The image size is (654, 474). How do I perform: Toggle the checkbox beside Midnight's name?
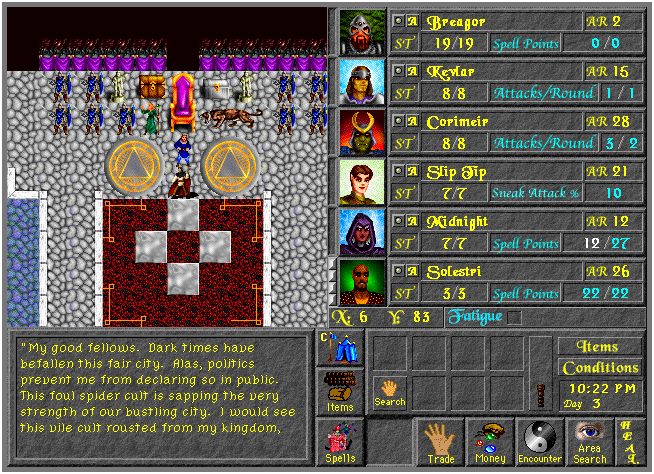398,220
